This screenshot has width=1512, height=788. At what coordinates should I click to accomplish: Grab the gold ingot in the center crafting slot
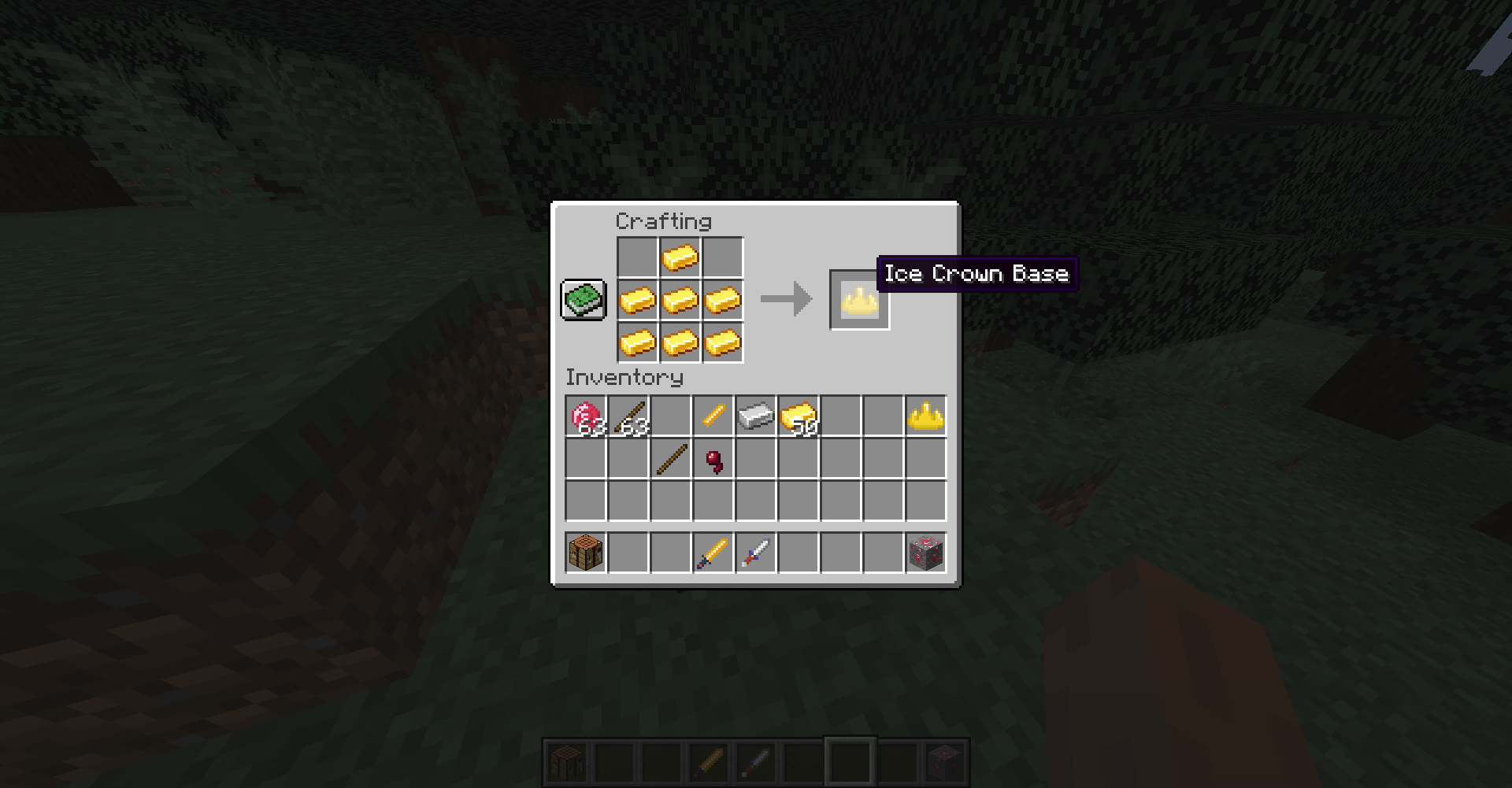(681, 299)
